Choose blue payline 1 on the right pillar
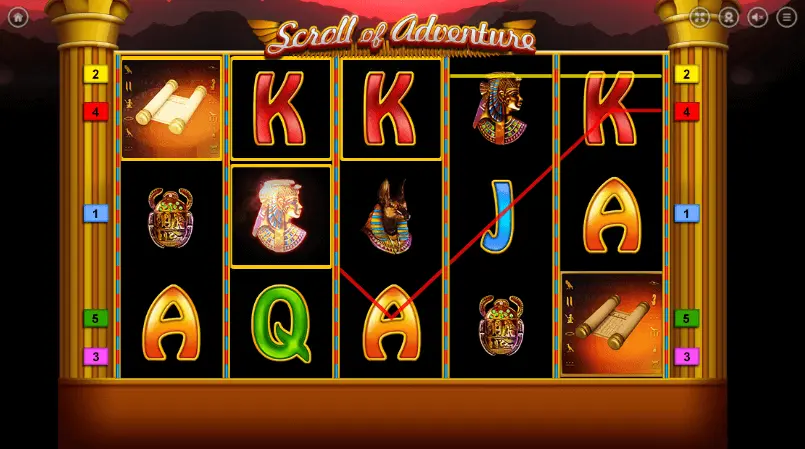The height and width of the screenshot is (449, 805). tap(686, 213)
